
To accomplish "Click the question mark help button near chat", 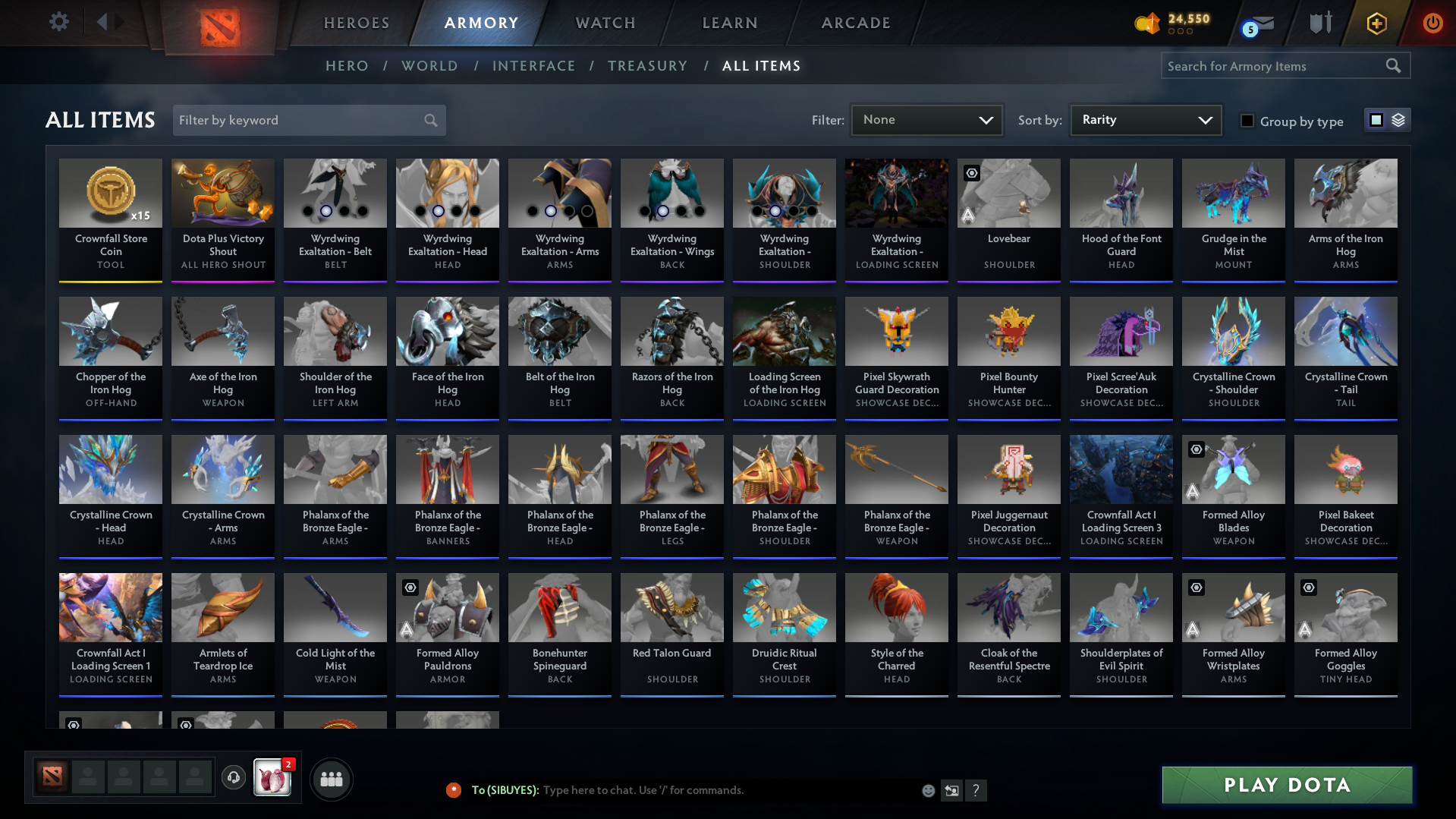I will click(x=976, y=790).
